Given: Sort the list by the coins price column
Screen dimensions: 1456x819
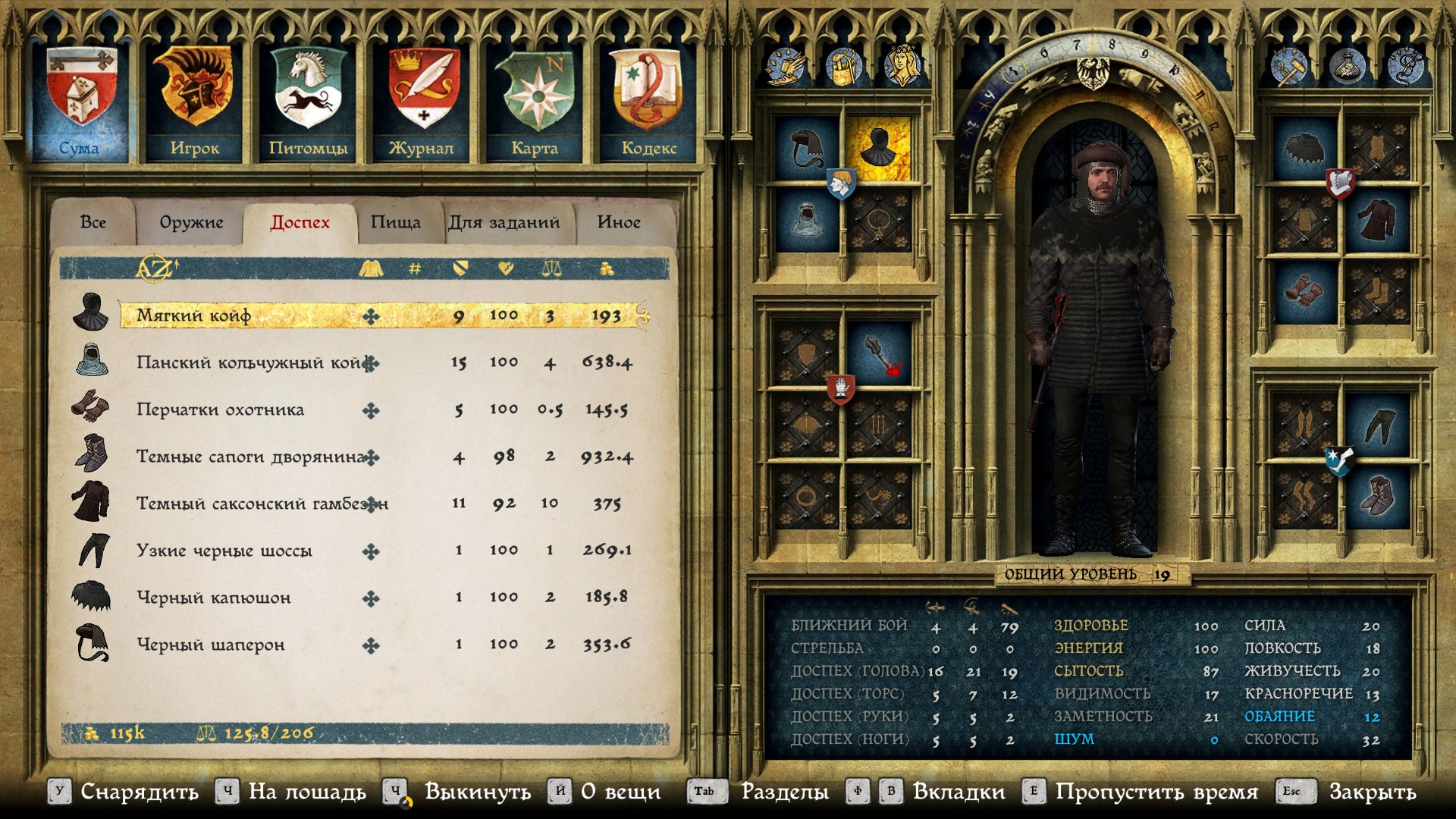Looking at the screenshot, I should tap(607, 268).
